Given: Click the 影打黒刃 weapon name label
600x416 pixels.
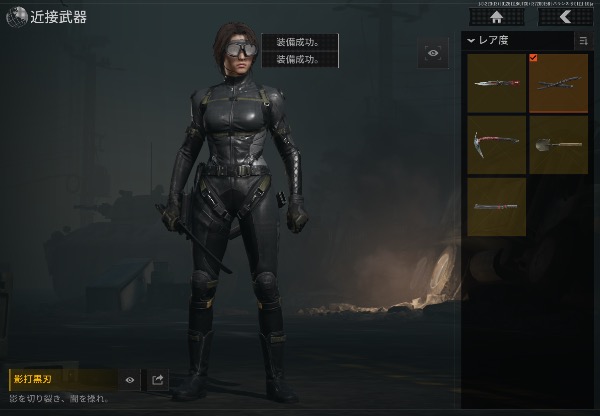Looking at the screenshot, I should click(62, 380).
